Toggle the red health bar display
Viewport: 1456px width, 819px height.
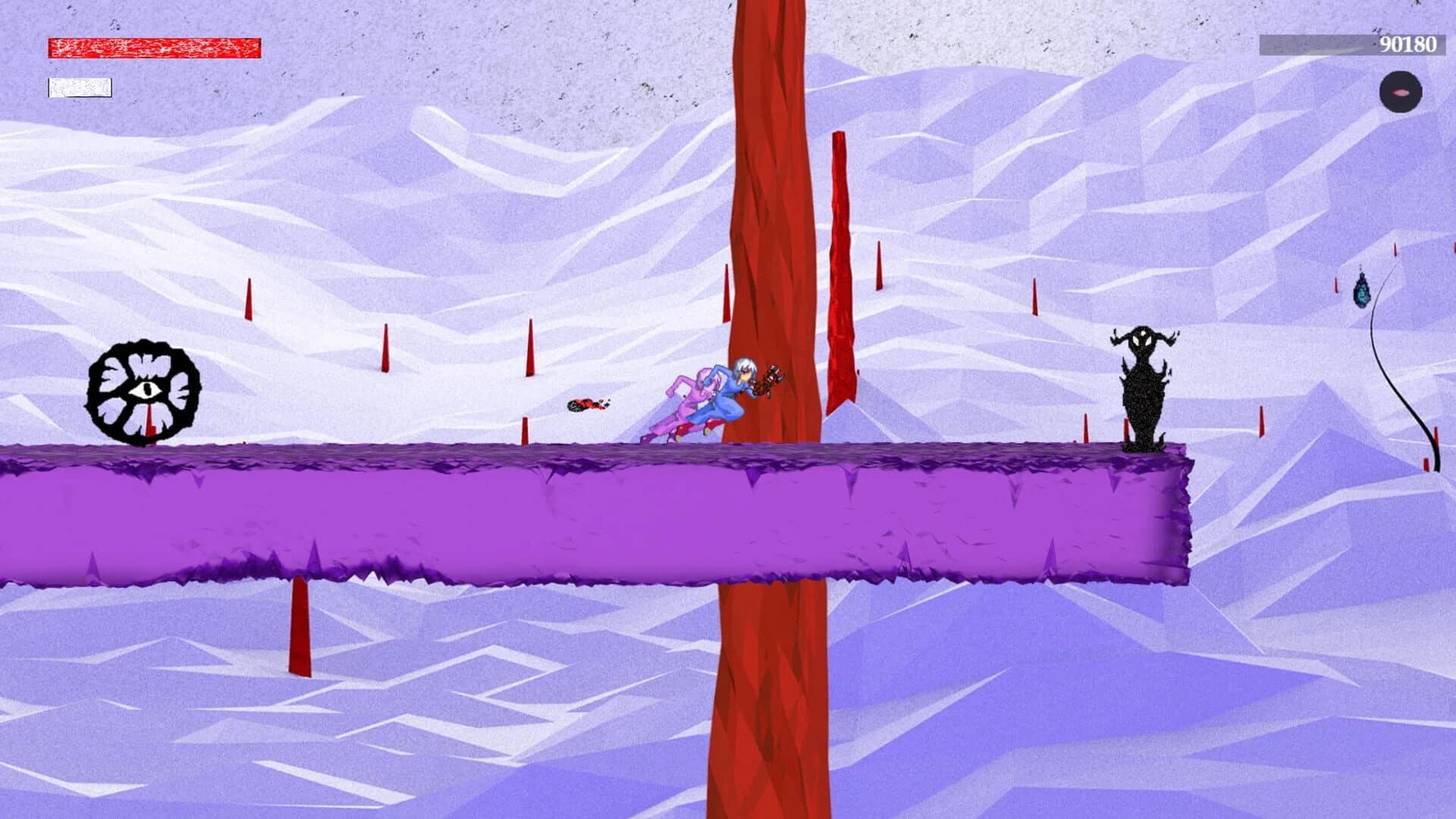(x=155, y=47)
